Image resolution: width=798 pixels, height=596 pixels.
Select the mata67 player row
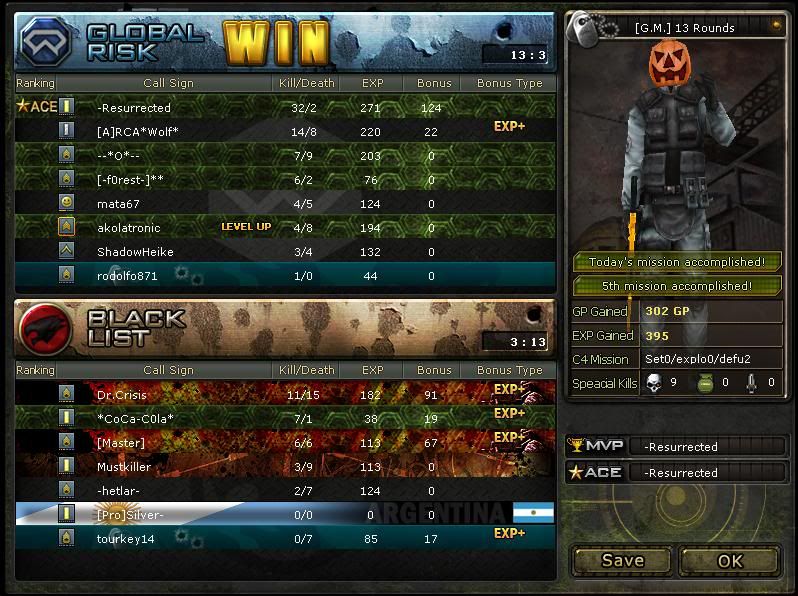(285, 203)
